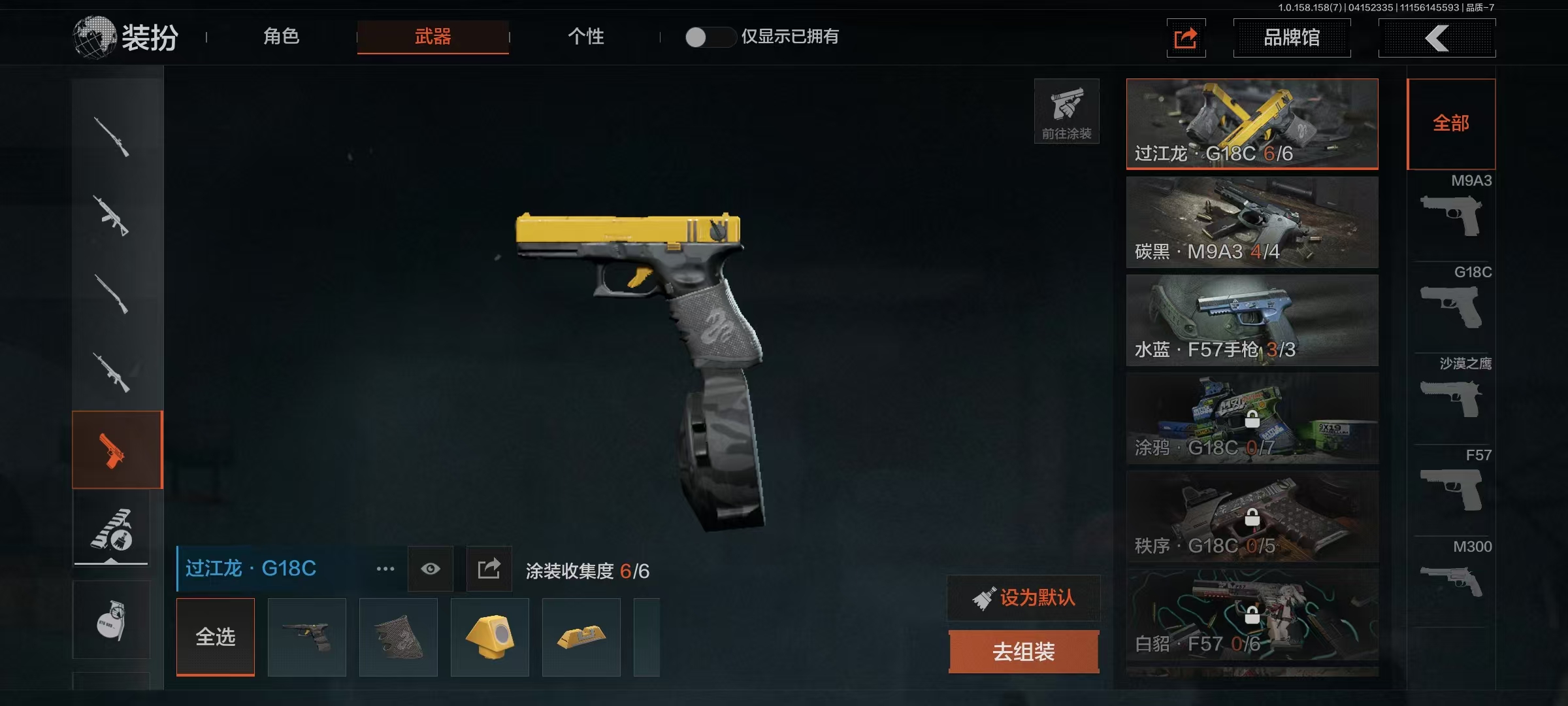Open the 个性 tab
This screenshot has width=1568, height=706.
pos(585,37)
